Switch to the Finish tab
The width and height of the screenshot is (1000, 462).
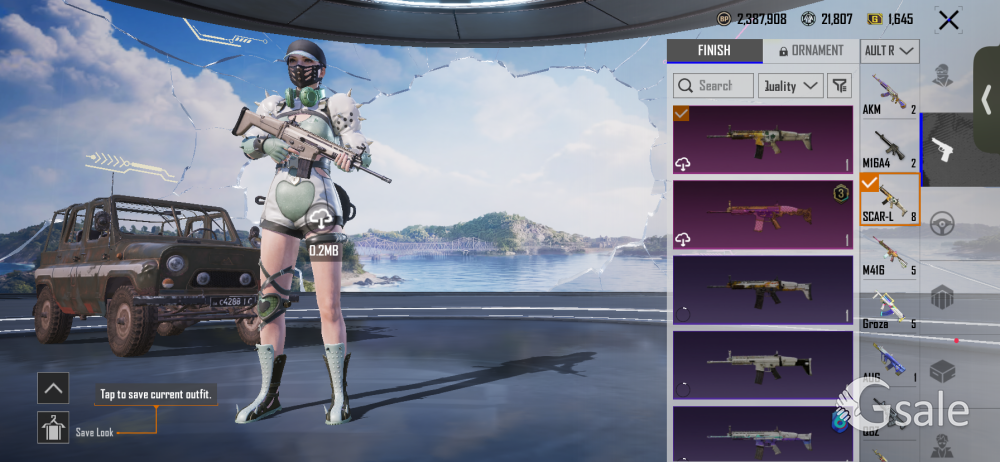click(x=714, y=51)
